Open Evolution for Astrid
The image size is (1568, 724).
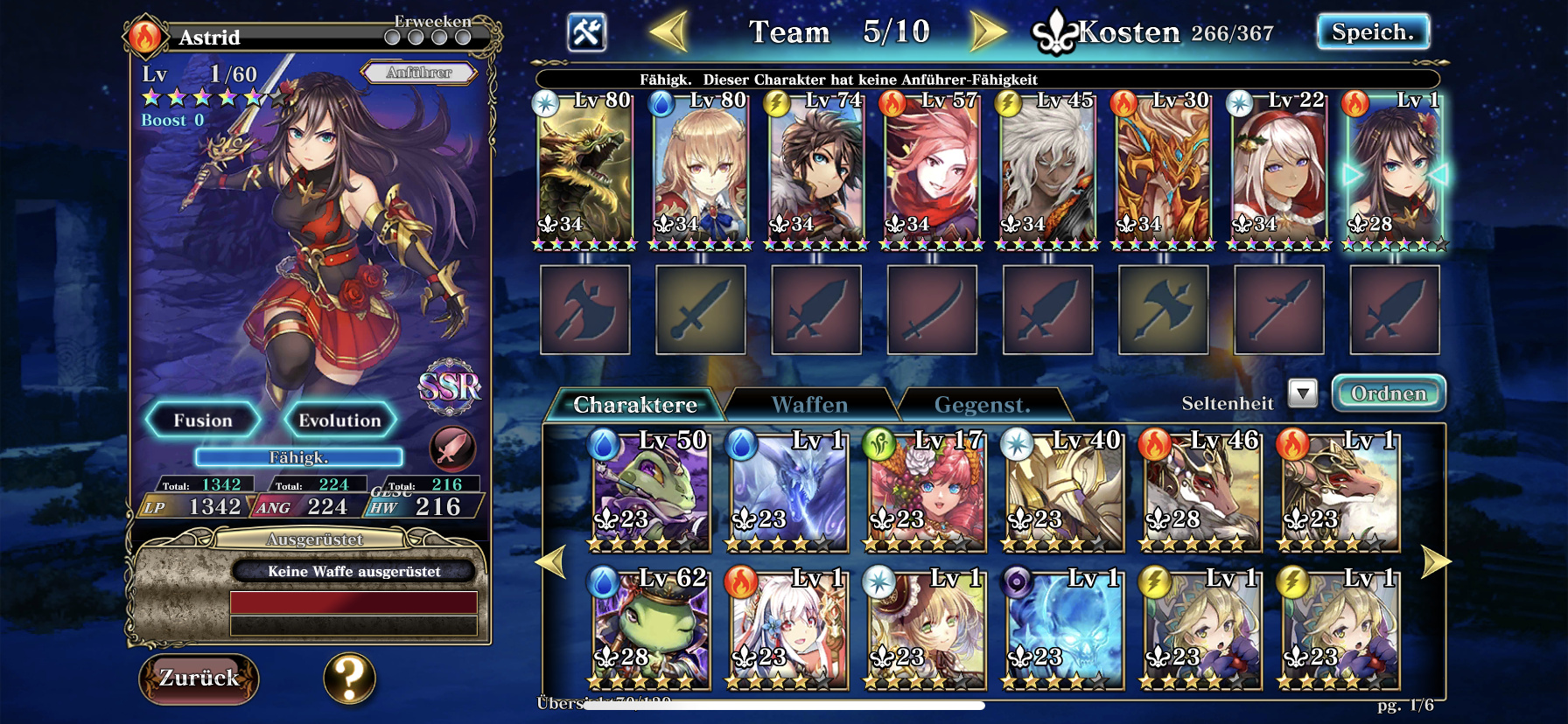339,421
